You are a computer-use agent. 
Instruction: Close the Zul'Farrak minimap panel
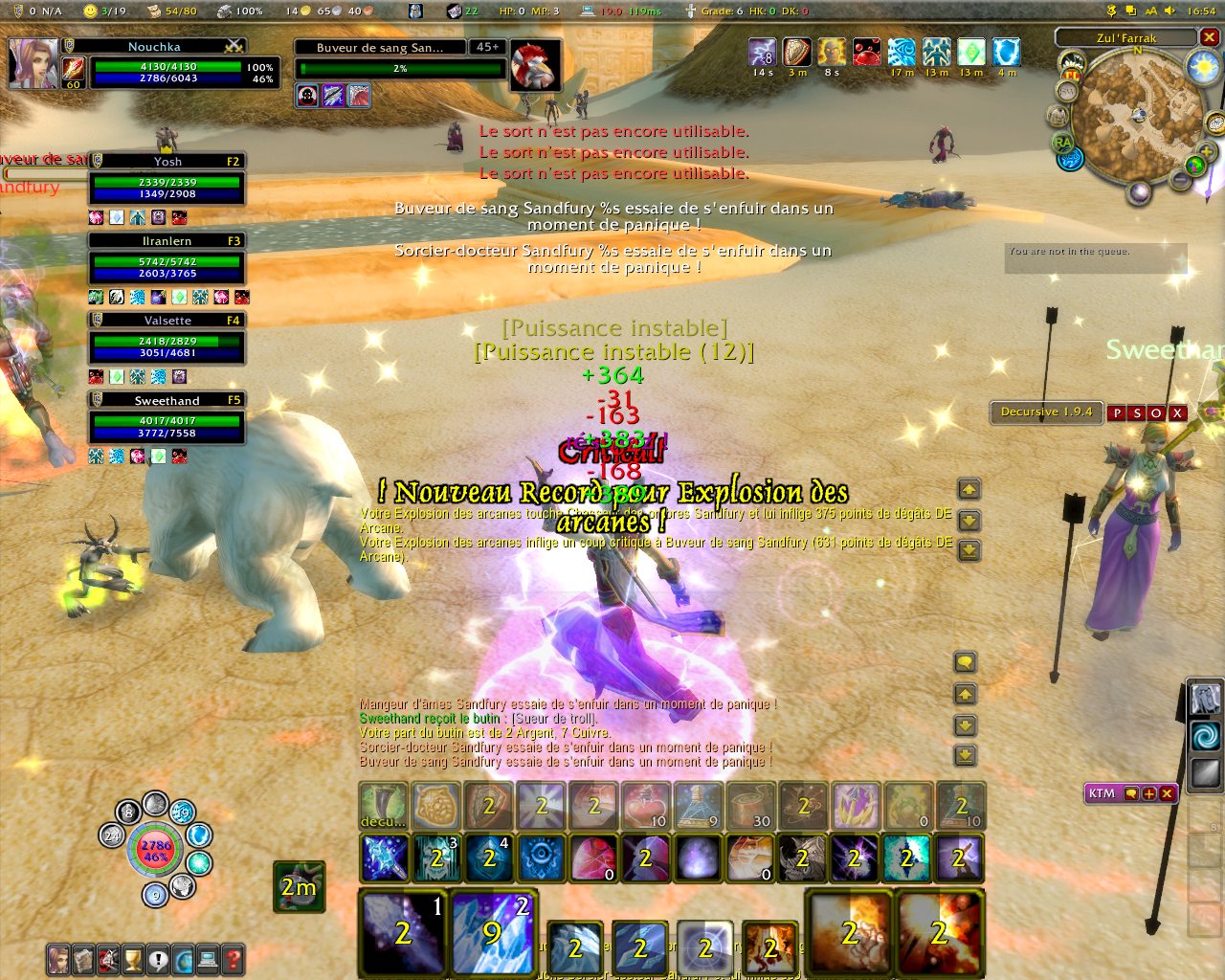coord(1209,37)
